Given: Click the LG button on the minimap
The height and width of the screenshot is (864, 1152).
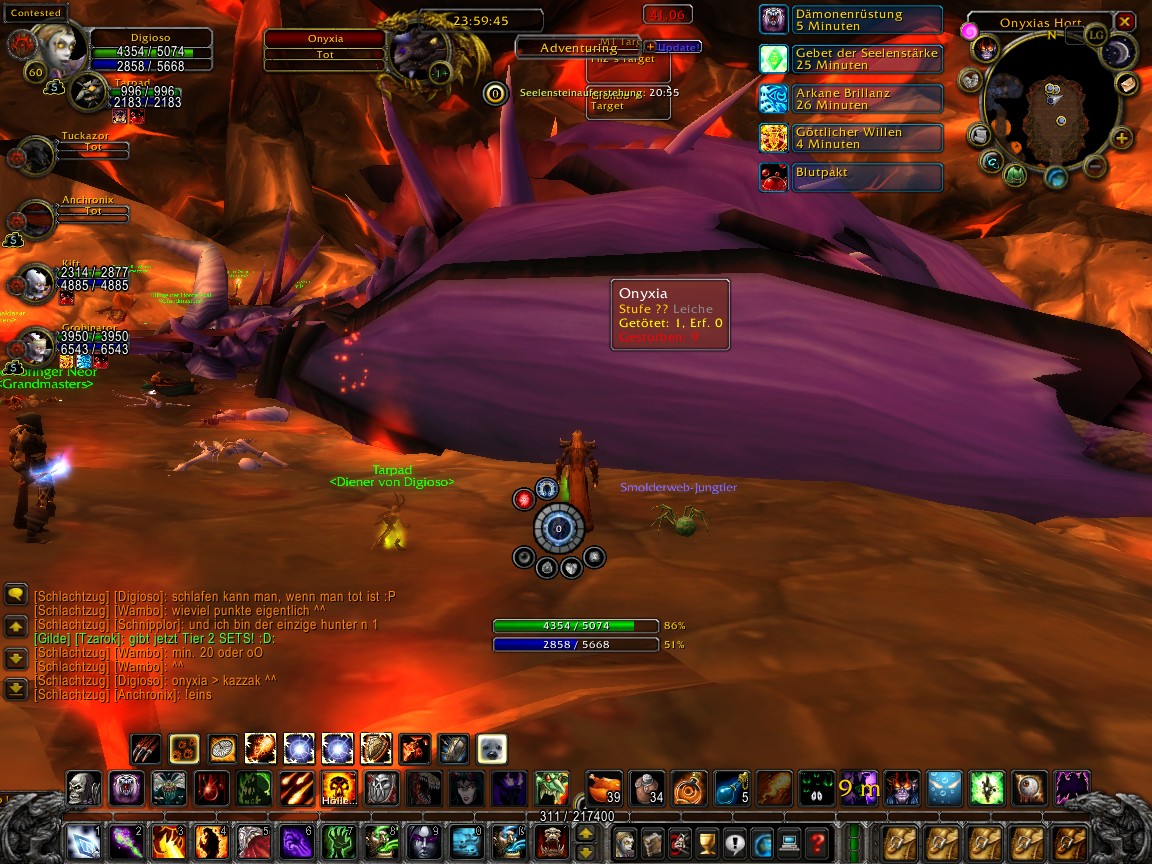Looking at the screenshot, I should point(1097,35).
